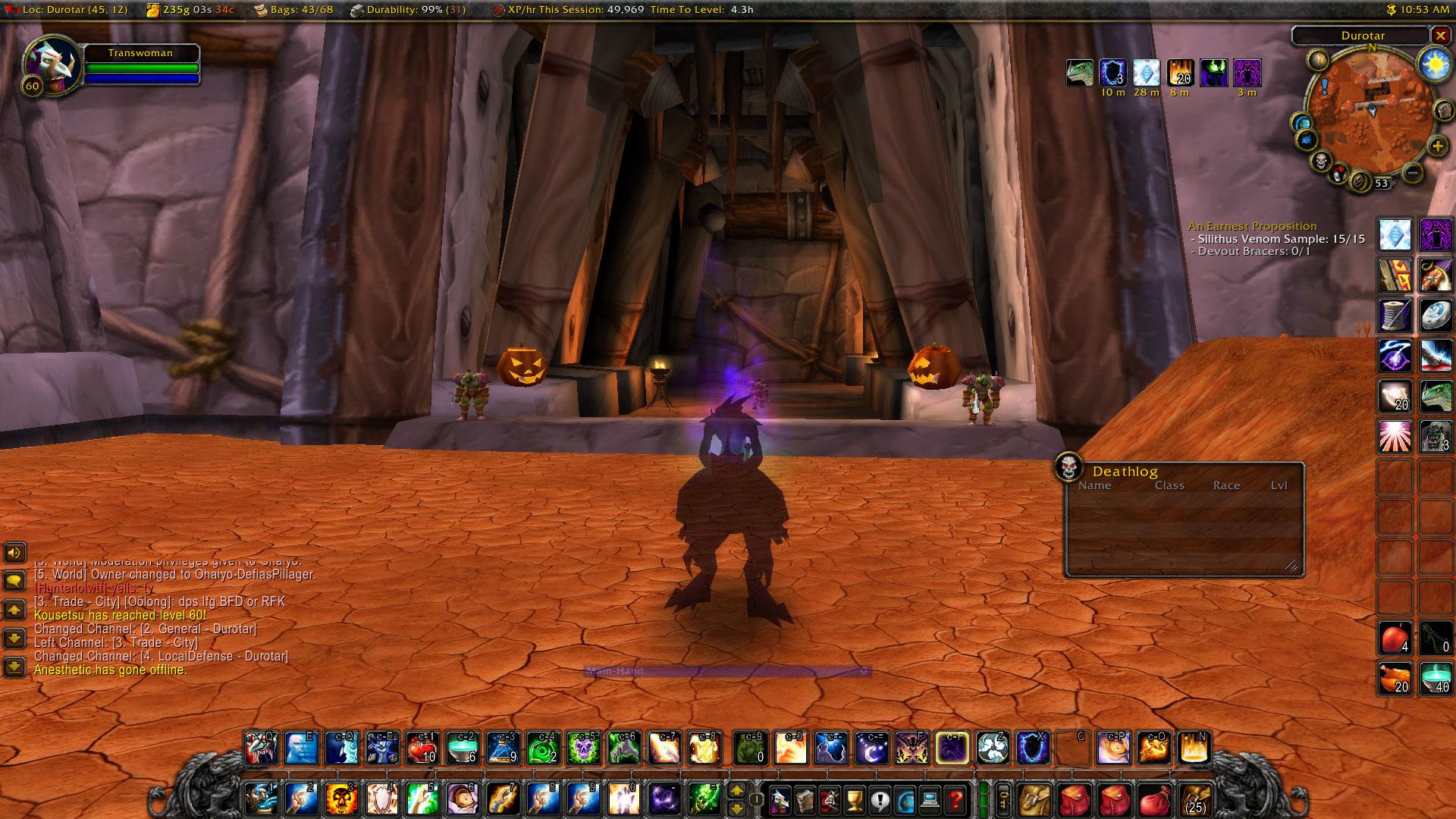Close the minimap with the red X
1456x819 pixels.
(x=1439, y=35)
